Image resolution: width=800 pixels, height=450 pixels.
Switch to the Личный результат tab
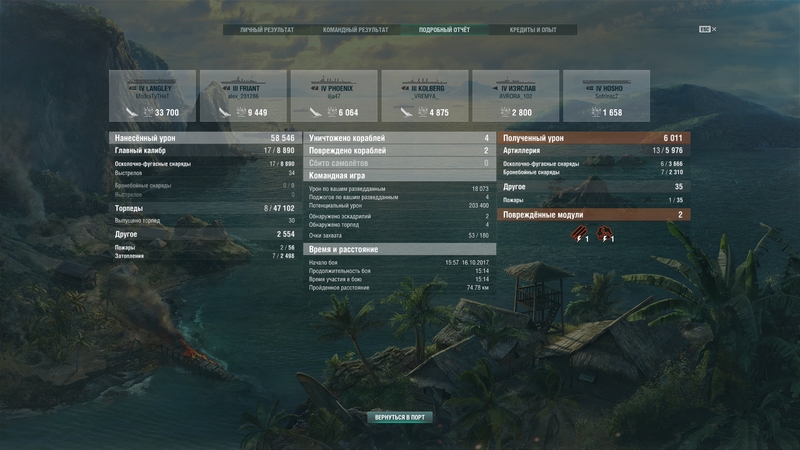pyautogui.click(x=267, y=30)
